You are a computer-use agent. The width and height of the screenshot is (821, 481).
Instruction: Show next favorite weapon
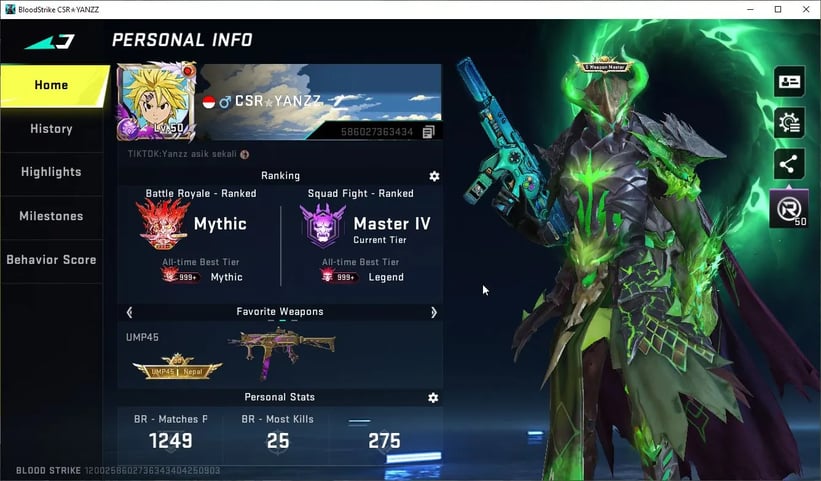[x=433, y=312]
